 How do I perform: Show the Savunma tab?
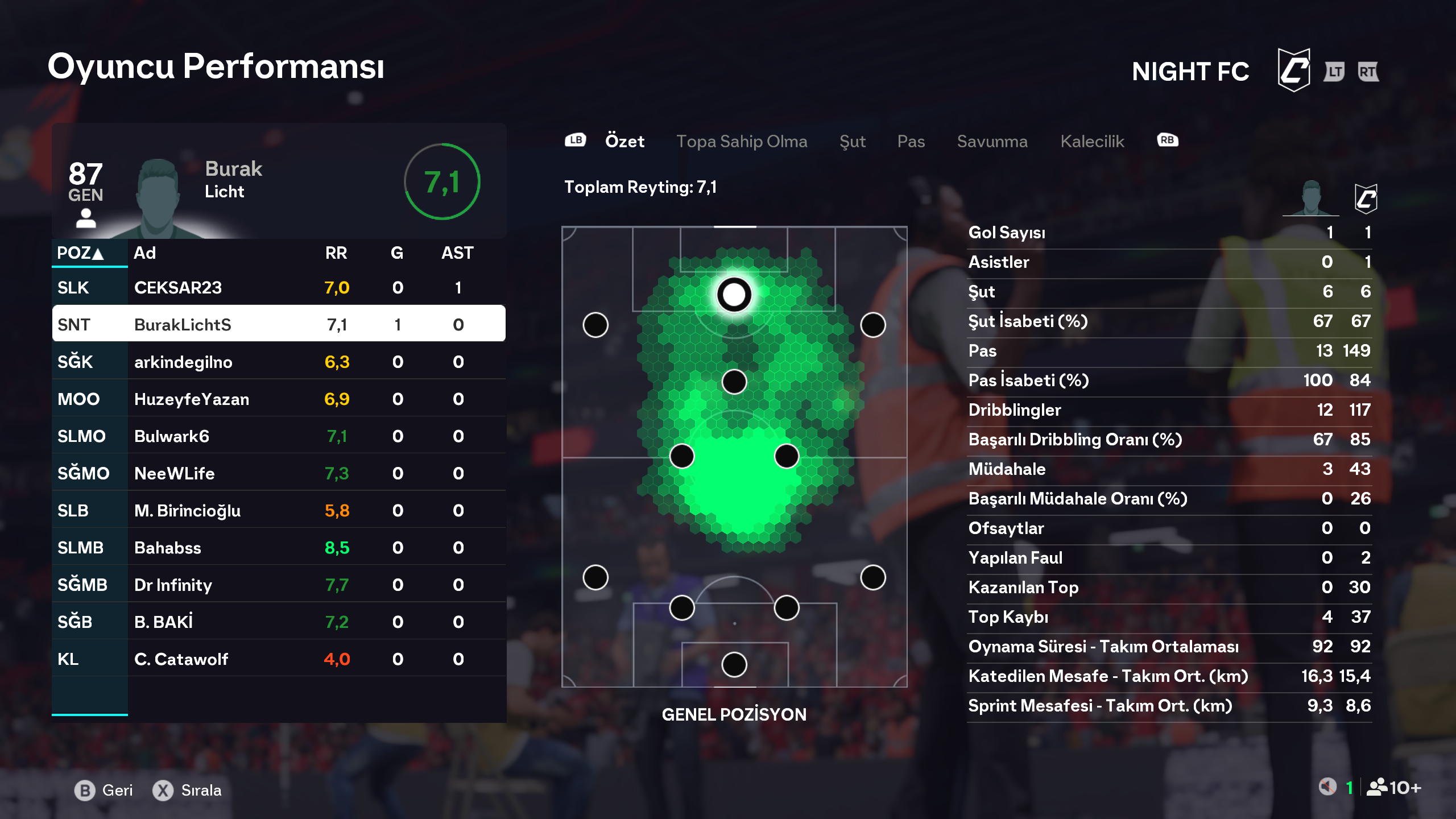992,142
